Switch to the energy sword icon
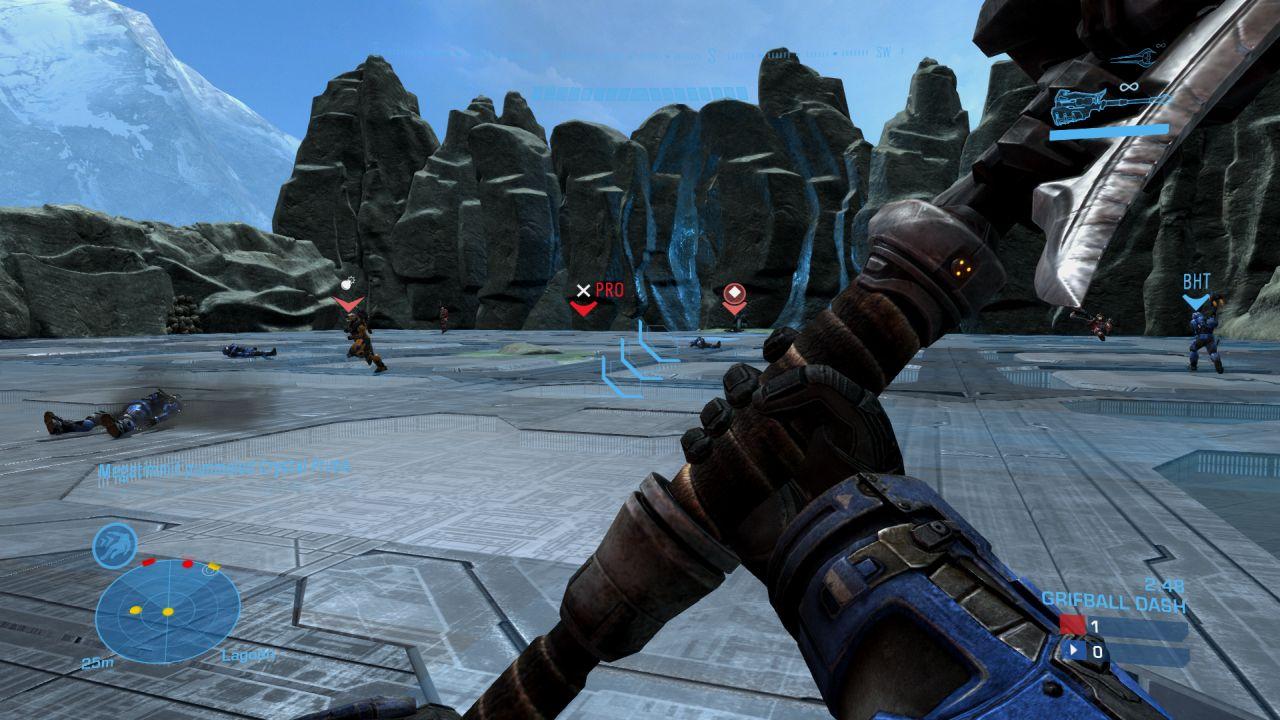 tap(1136, 59)
